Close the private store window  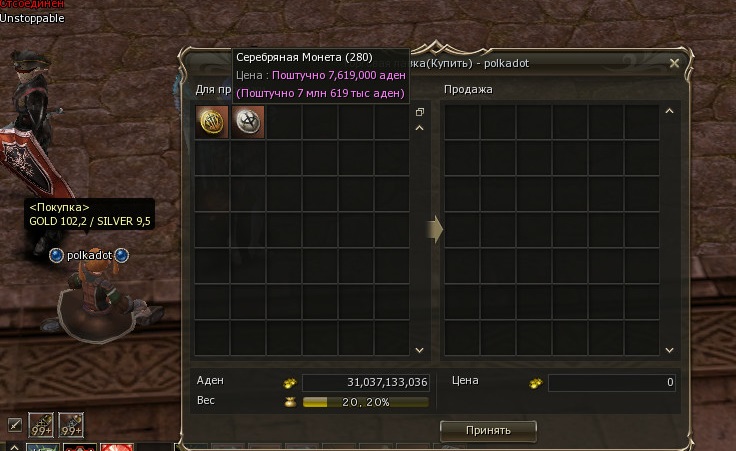[x=674, y=63]
